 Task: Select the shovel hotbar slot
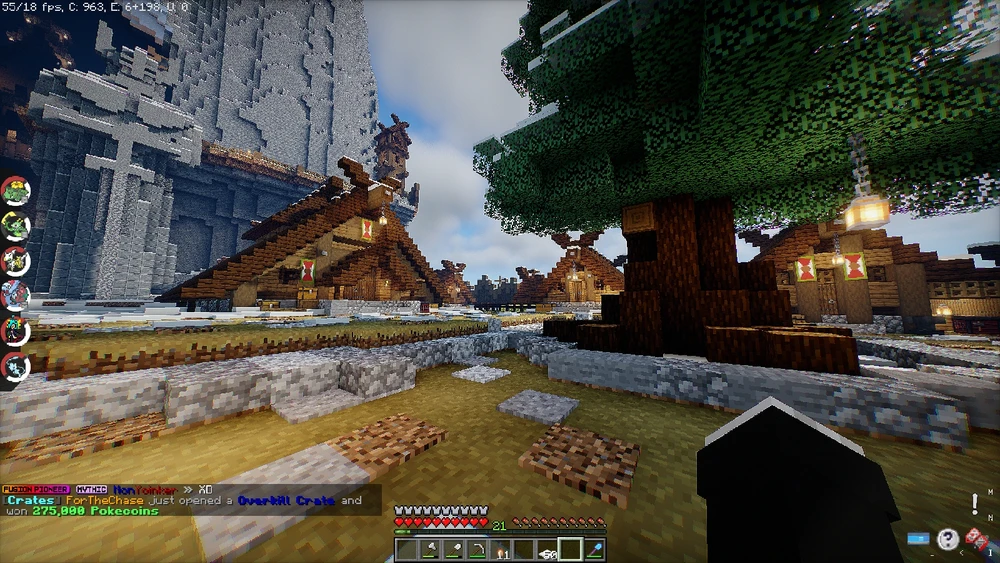point(452,549)
